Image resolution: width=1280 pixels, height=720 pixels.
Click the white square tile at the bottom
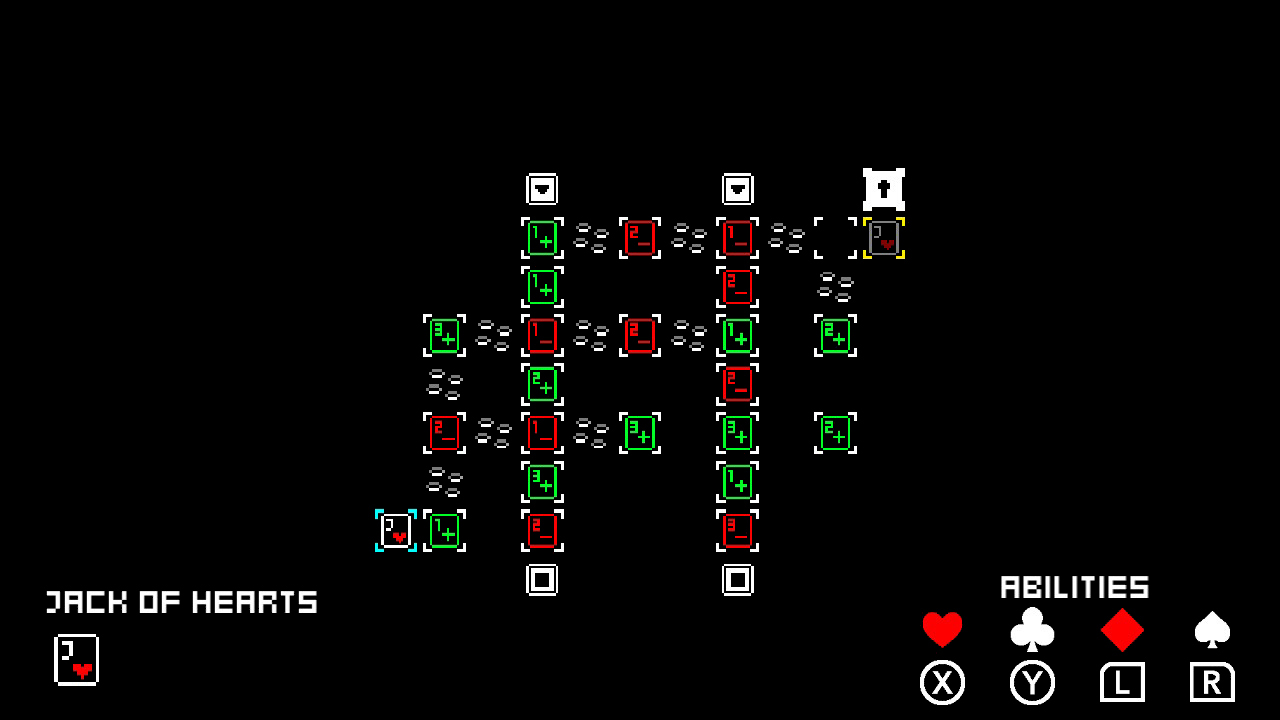(x=542, y=578)
